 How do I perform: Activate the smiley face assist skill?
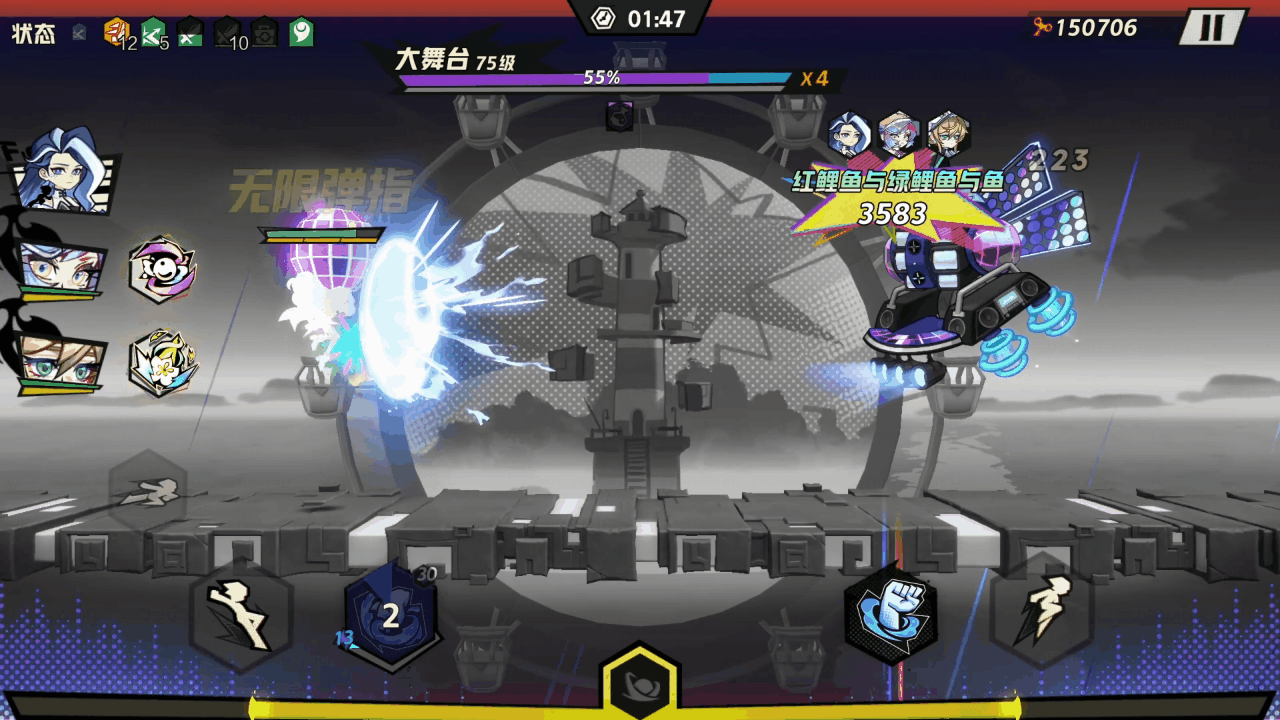(x=162, y=269)
